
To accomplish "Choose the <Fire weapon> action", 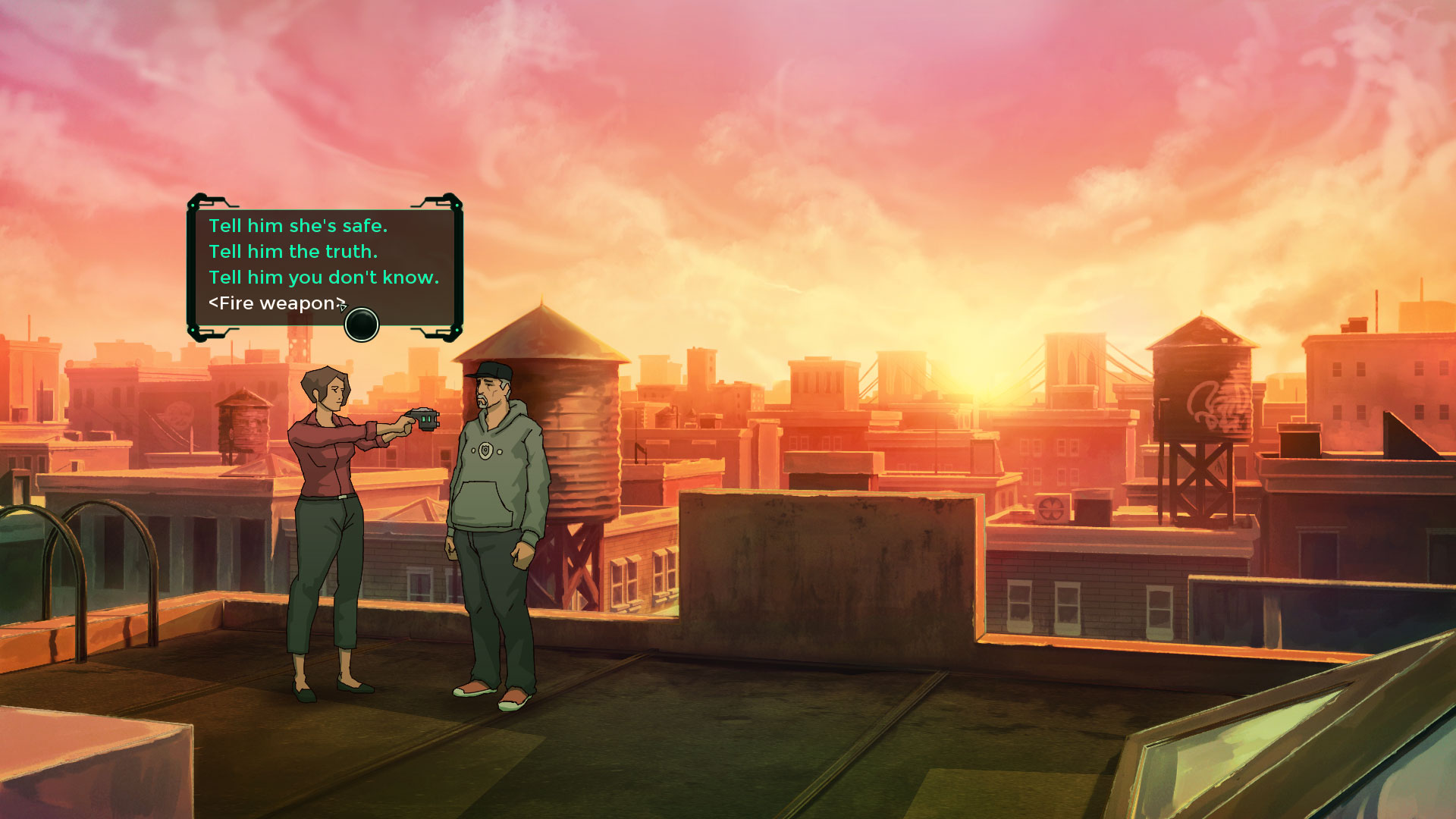I will [x=276, y=303].
